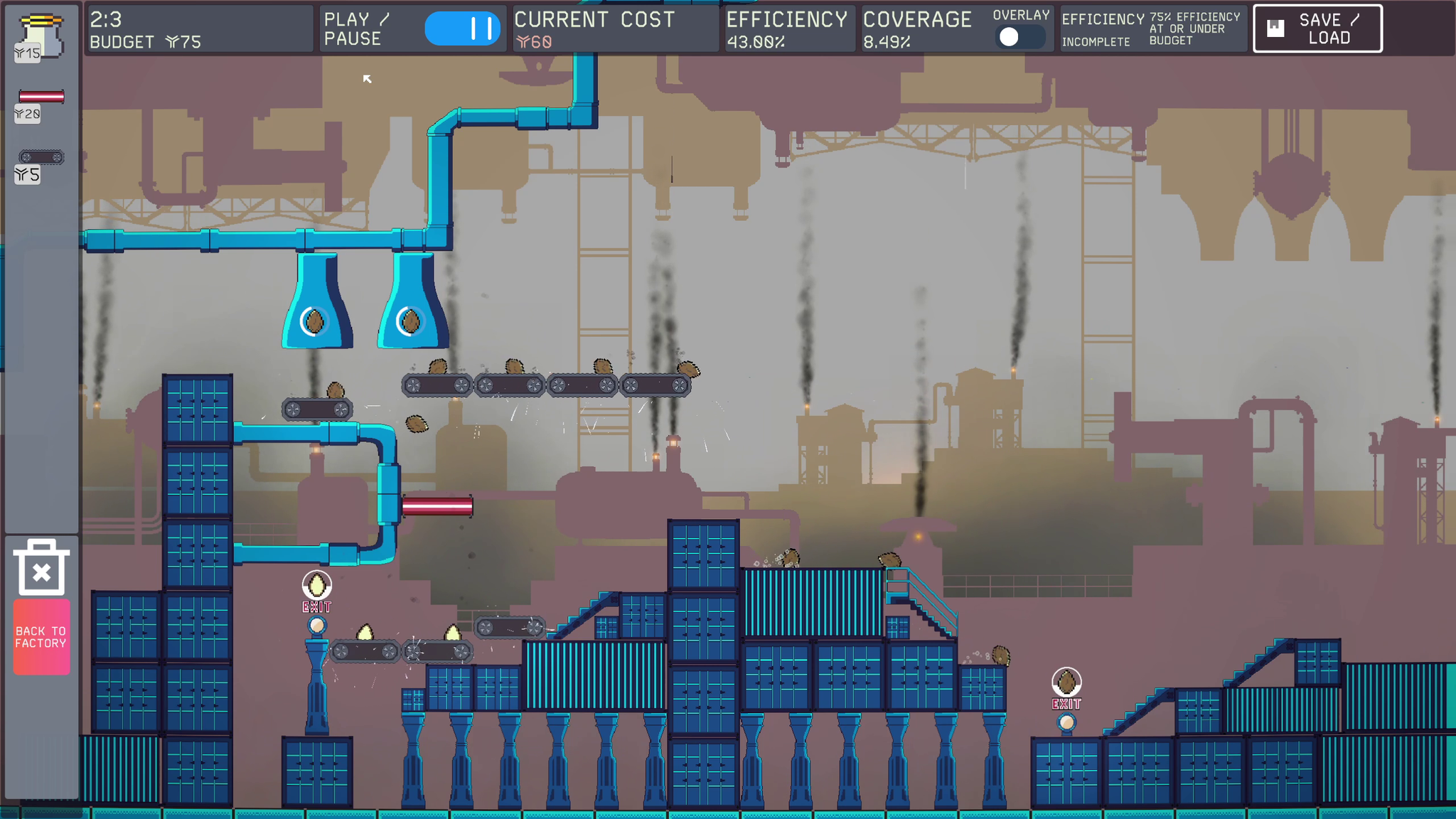1456x819 pixels.
Task: Select the red cylinder part costing ¥20
Action: (43, 96)
